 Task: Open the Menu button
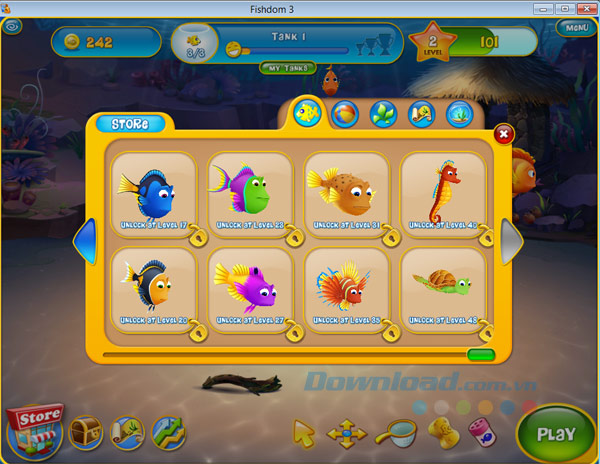click(x=575, y=28)
